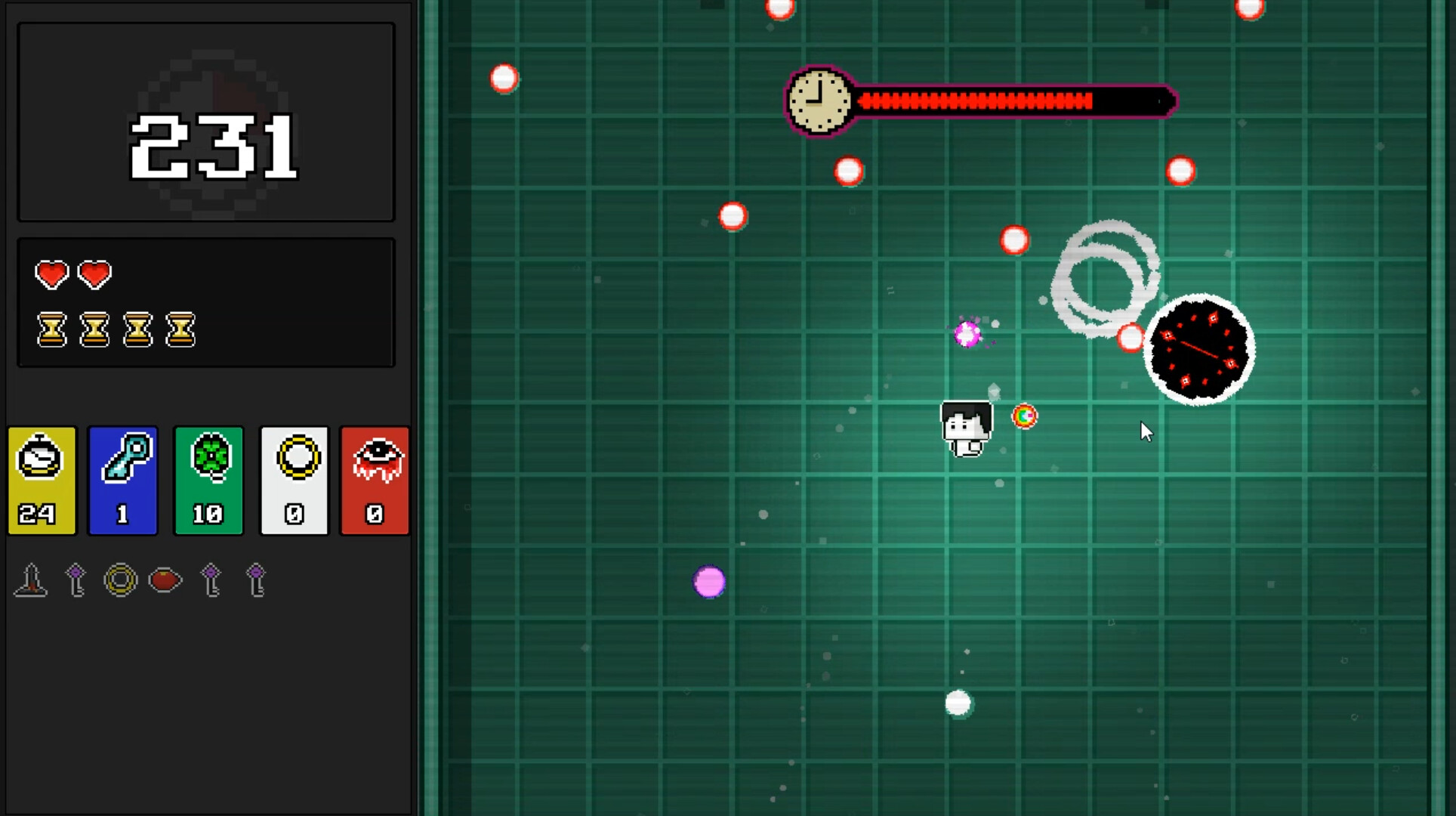Click the rocket trinket in the inventory row

(x=30, y=580)
